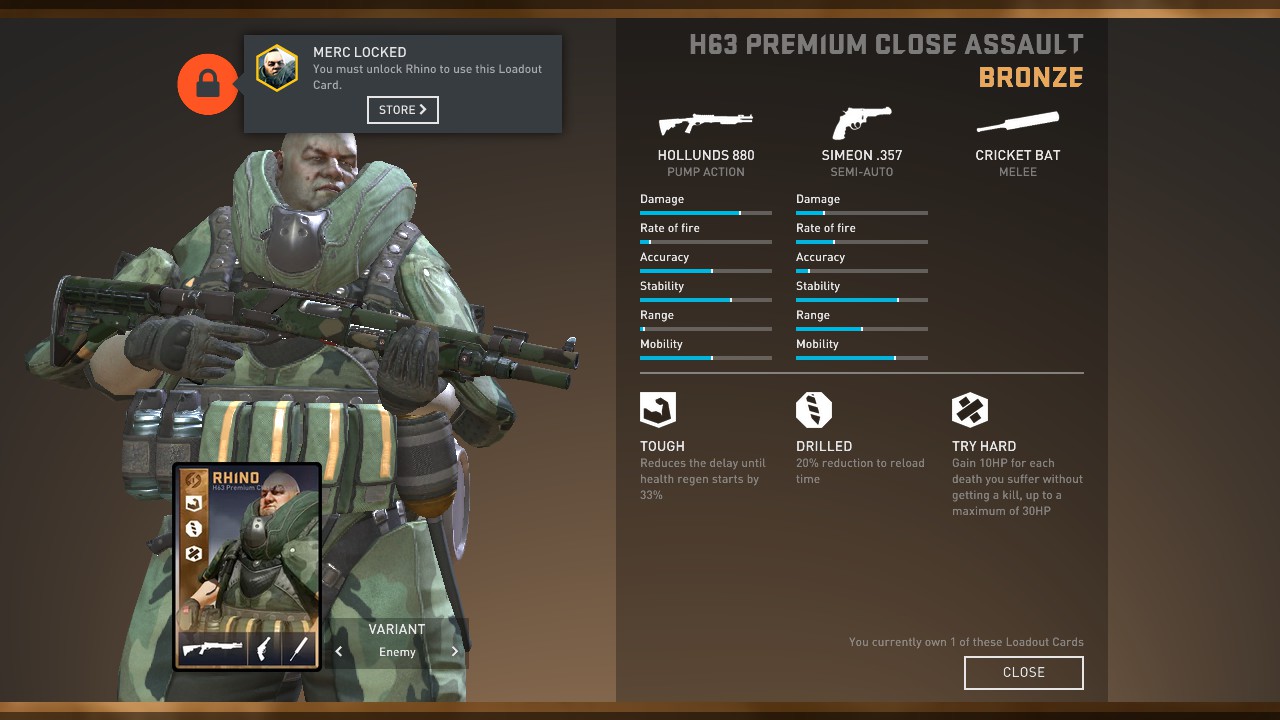Inspect the Simeon .357 revolver icon
This screenshot has width=1280, height=720.
pos(861,123)
